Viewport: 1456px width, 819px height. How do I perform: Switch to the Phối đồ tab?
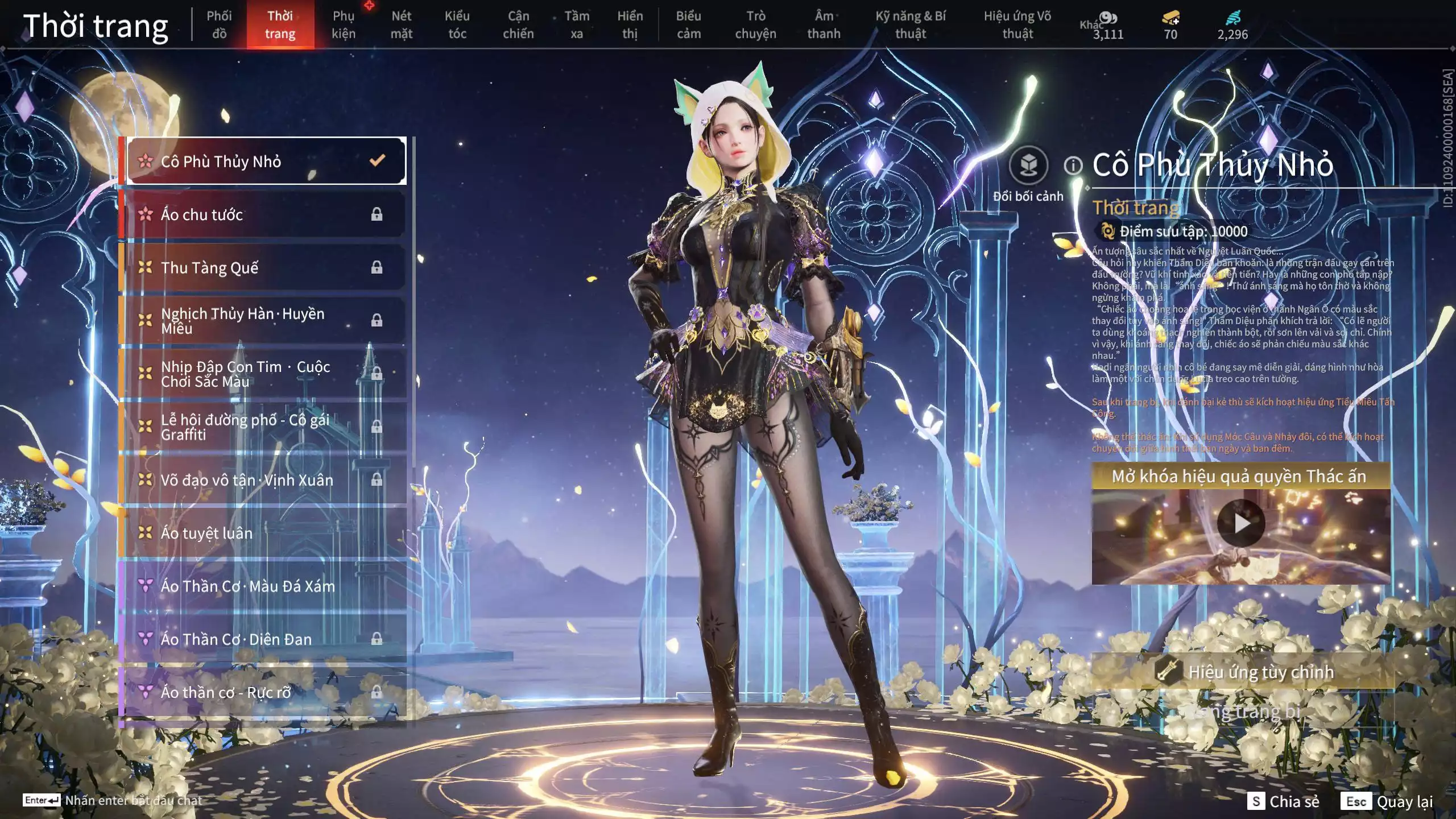(219, 24)
